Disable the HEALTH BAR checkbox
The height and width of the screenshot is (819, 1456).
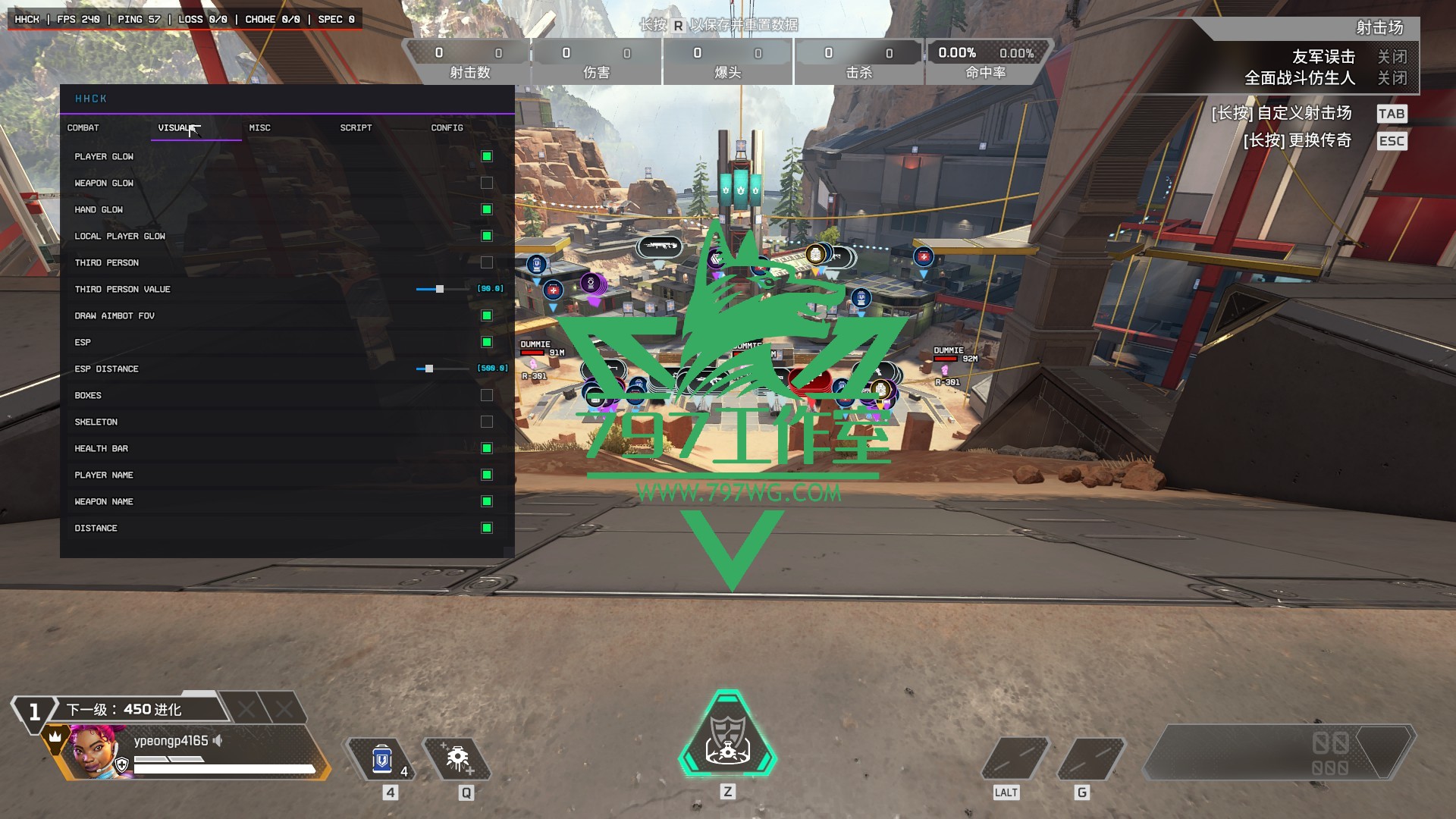[x=485, y=448]
